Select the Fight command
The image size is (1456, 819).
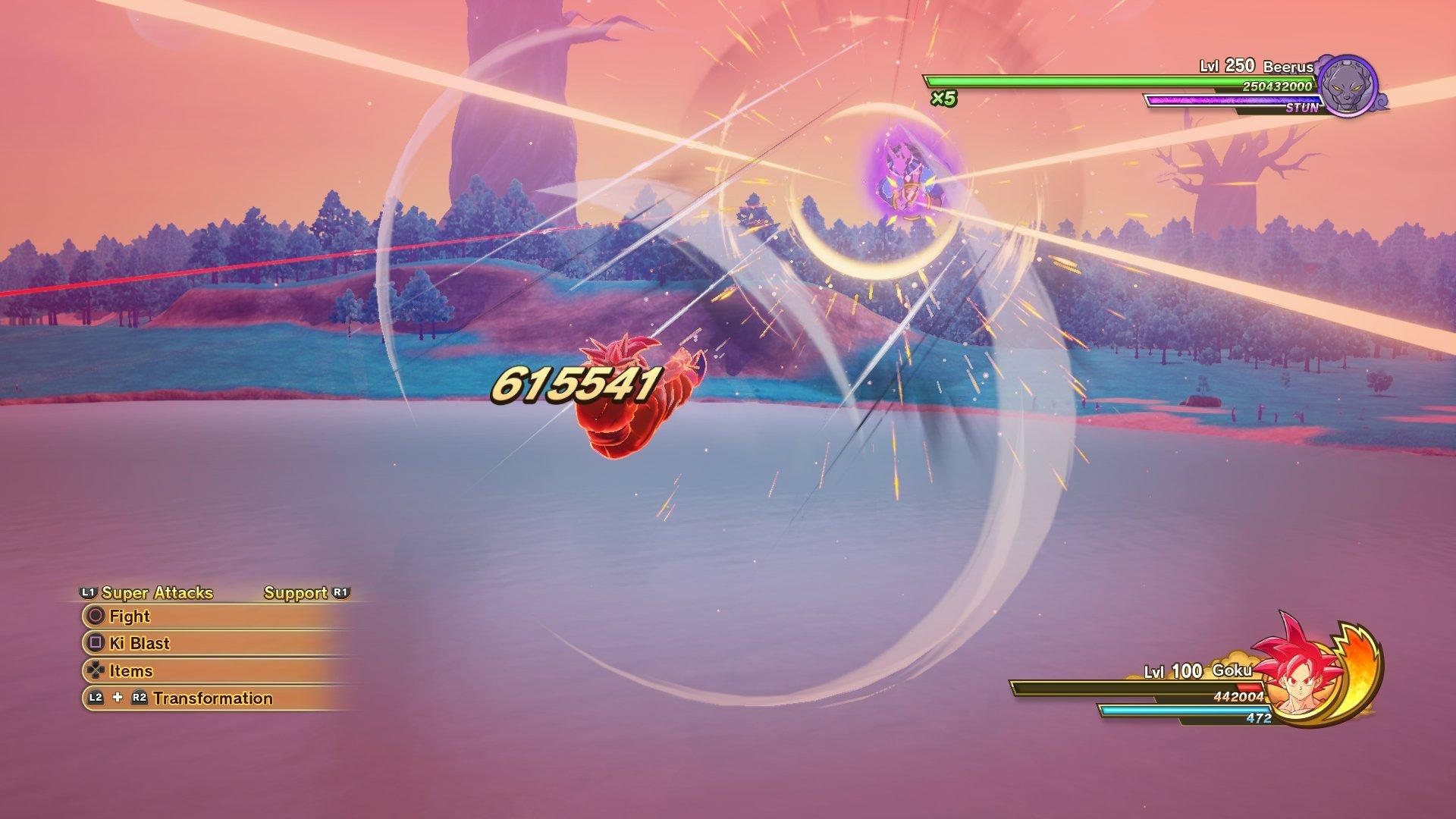tap(129, 617)
